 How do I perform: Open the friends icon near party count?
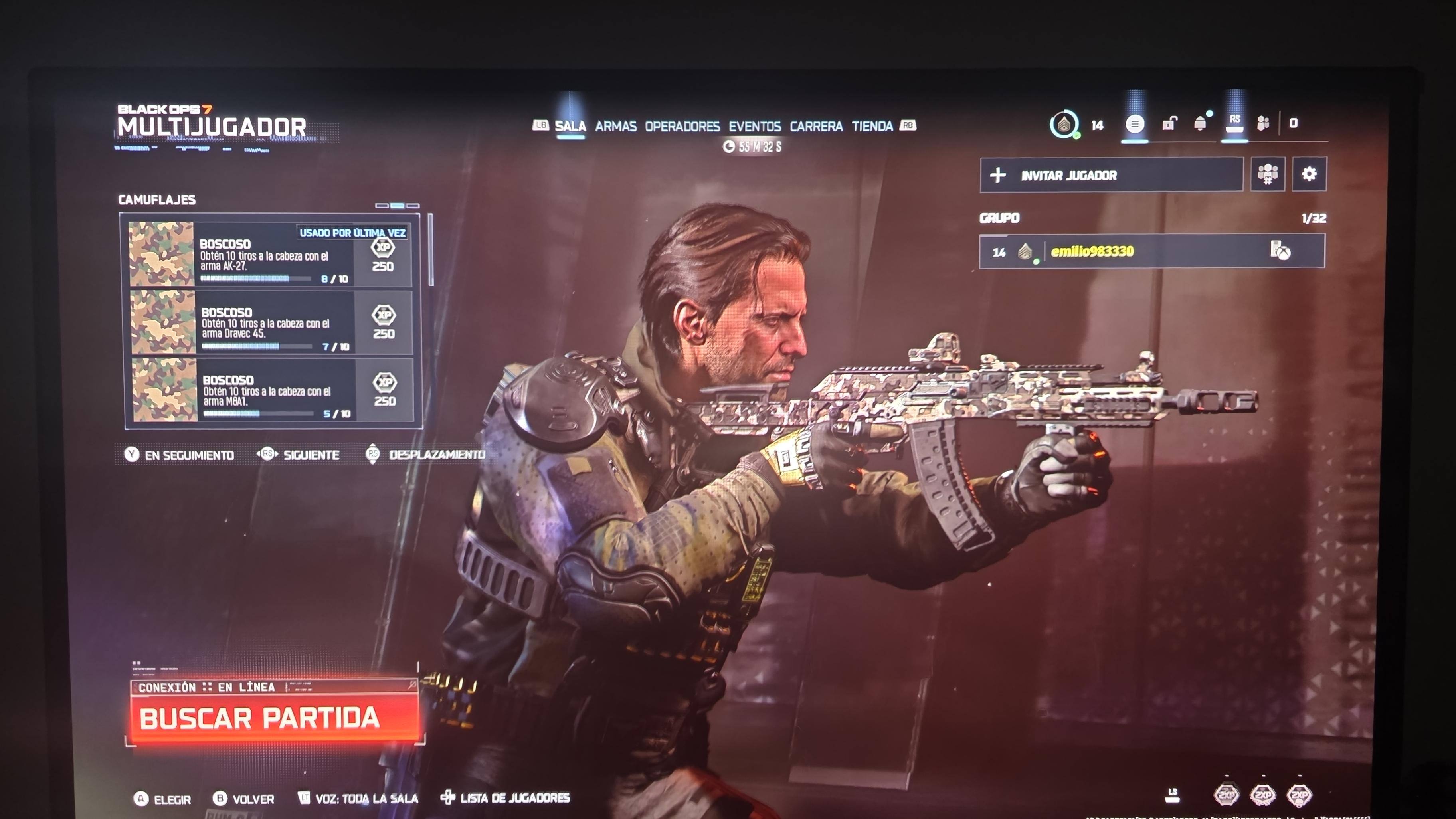1263,124
